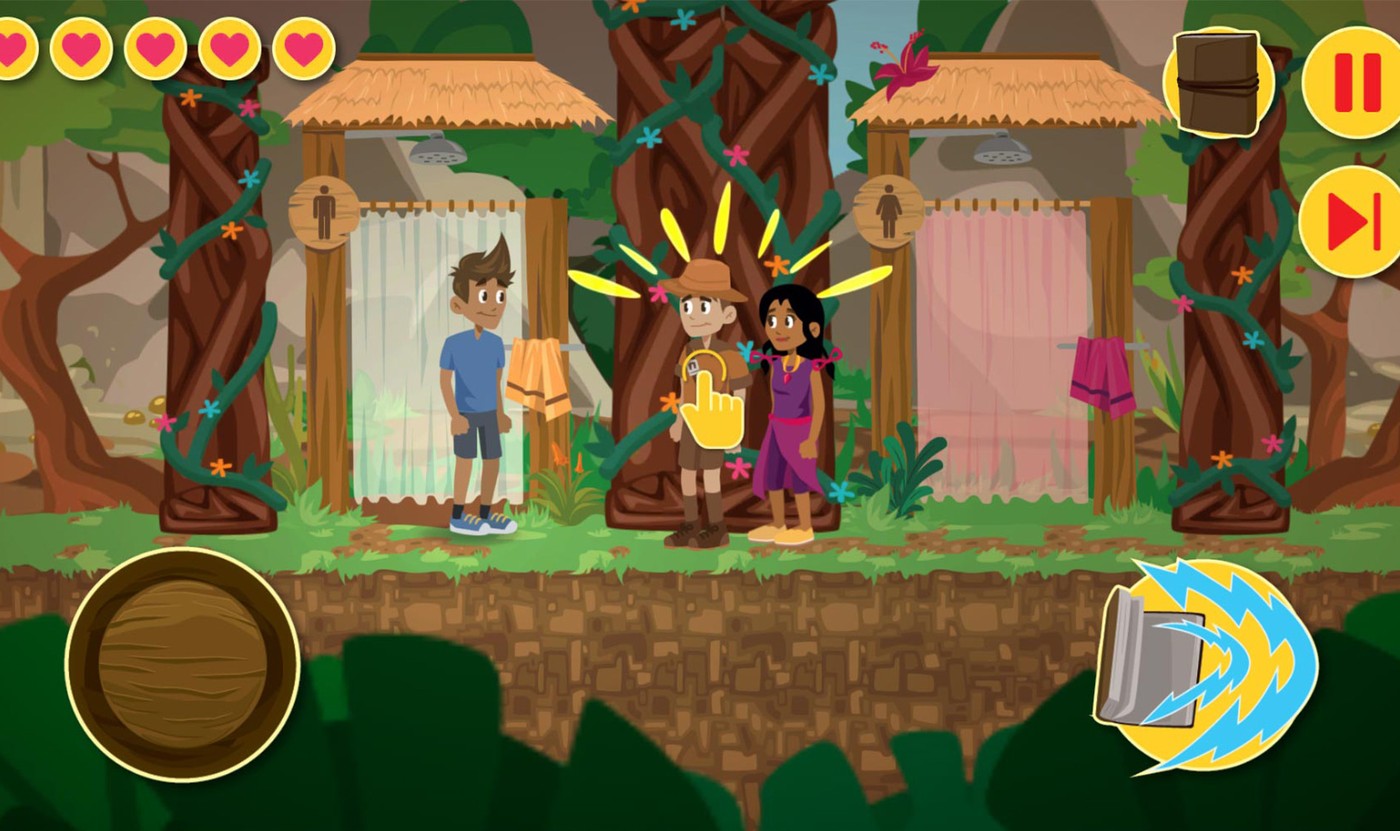Open the leather journal book

[x=1217, y=83]
